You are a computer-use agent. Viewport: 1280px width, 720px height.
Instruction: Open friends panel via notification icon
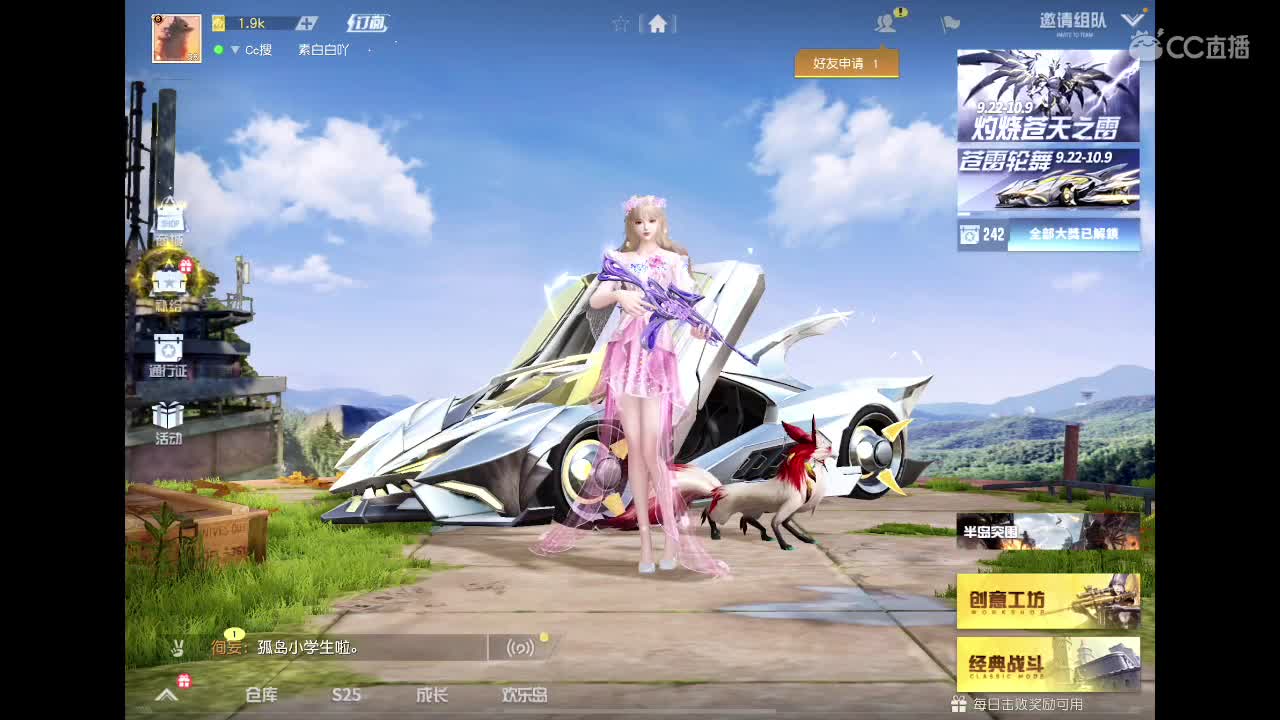[x=884, y=22]
